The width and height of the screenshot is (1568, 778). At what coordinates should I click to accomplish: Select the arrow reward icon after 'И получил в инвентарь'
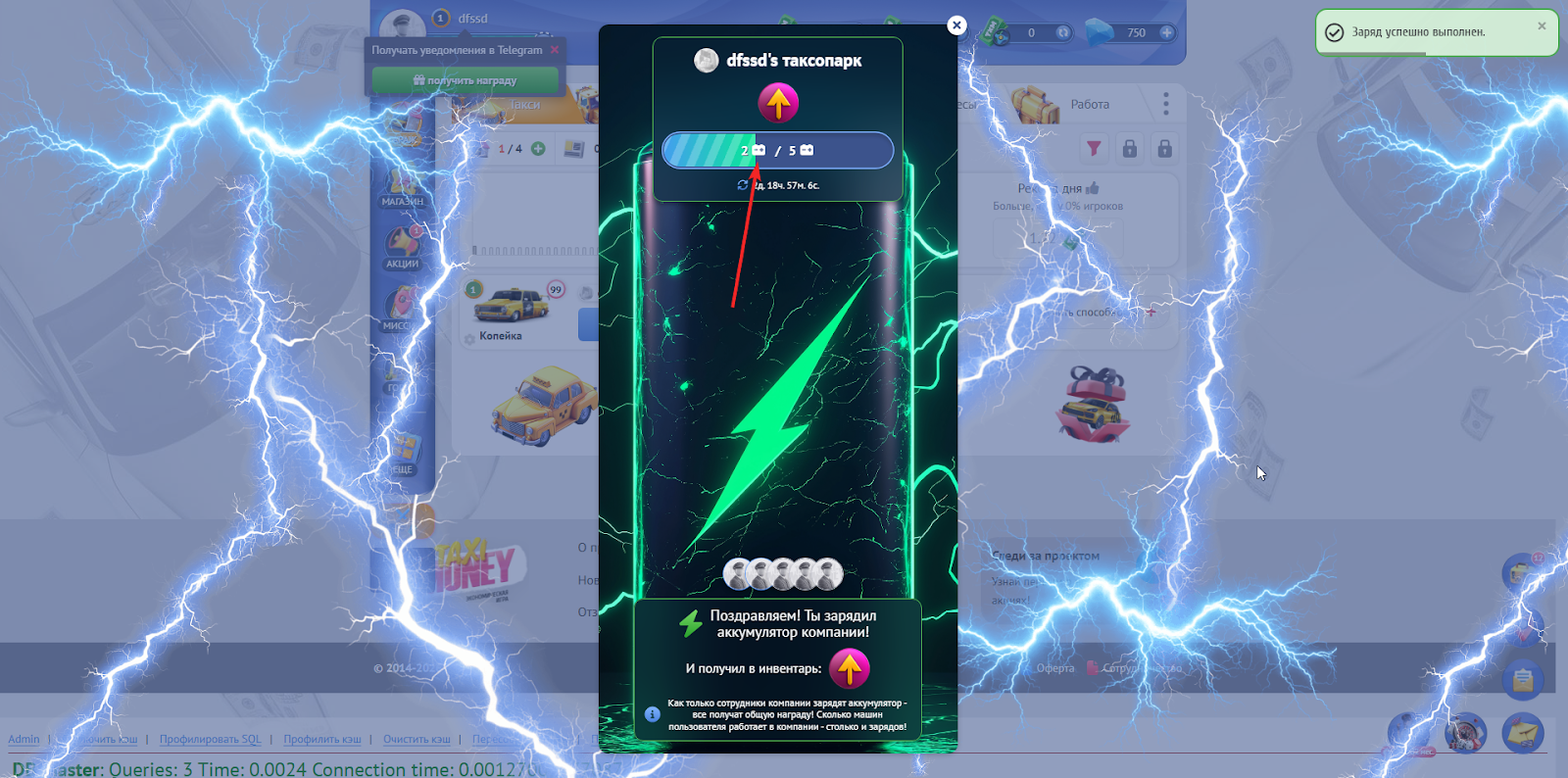click(849, 669)
